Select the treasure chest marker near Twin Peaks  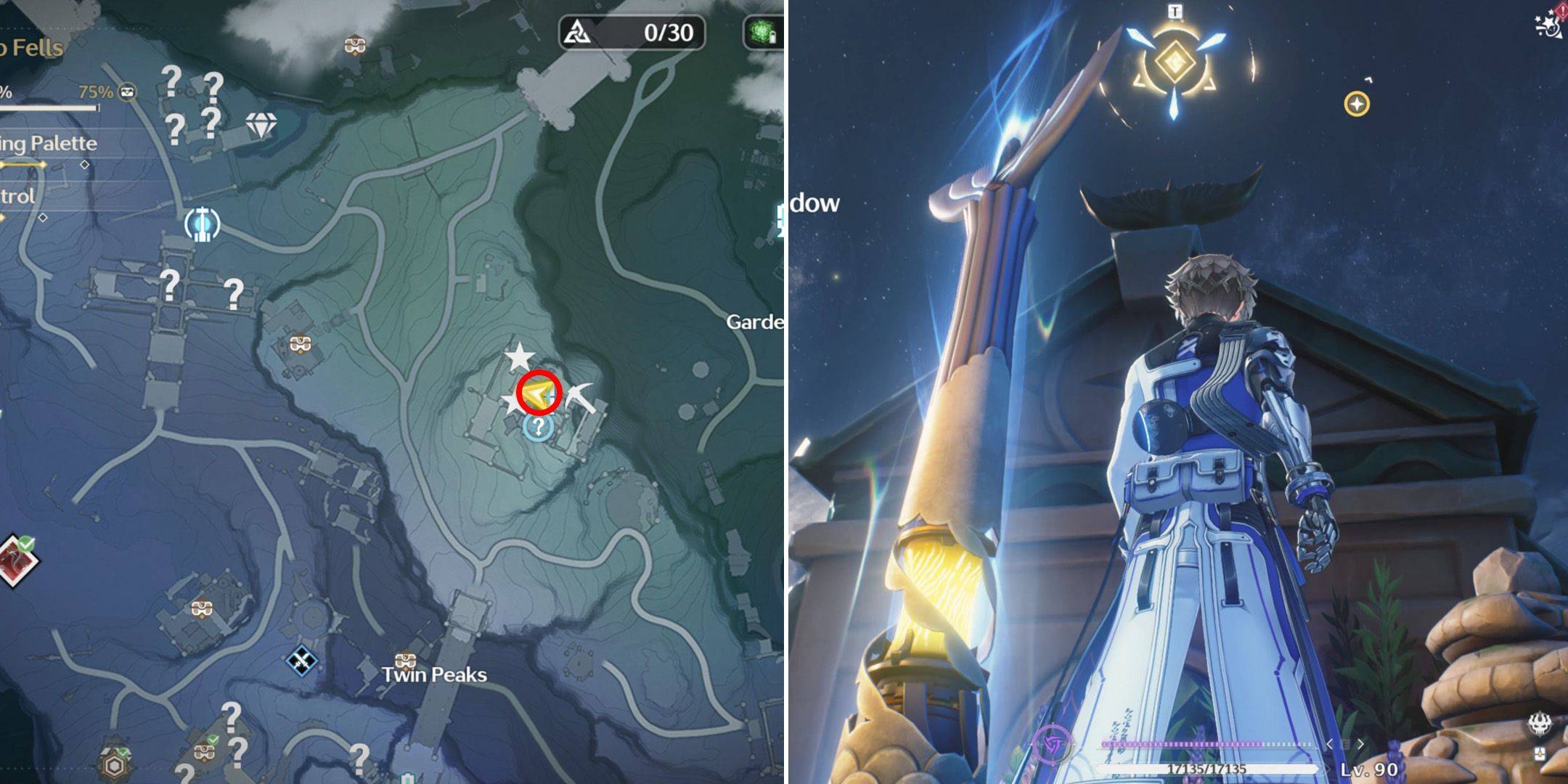[405, 660]
